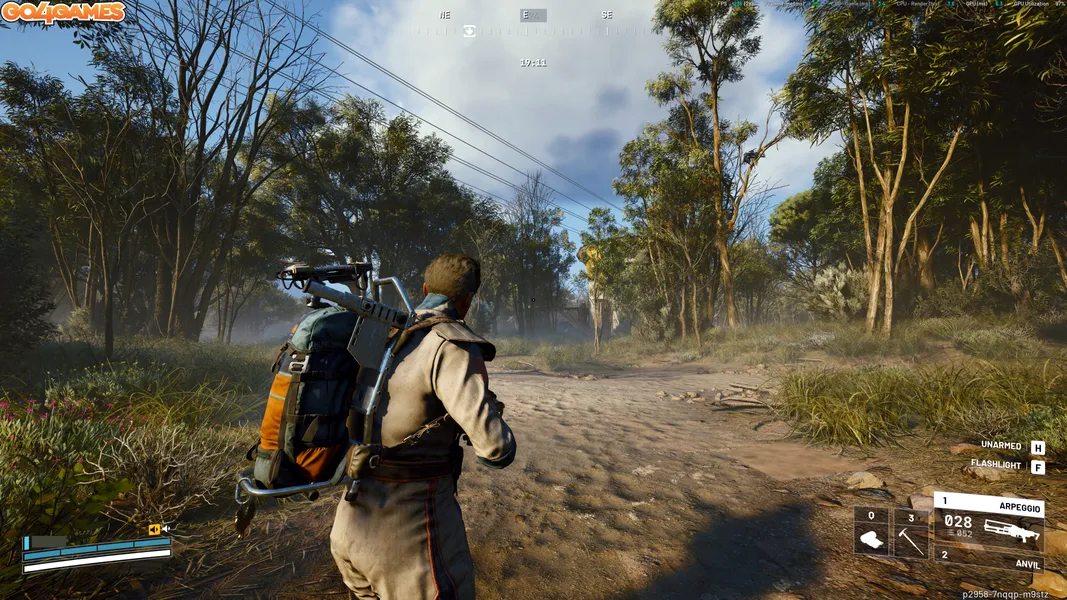Select the bandage consumable slot

click(x=871, y=532)
